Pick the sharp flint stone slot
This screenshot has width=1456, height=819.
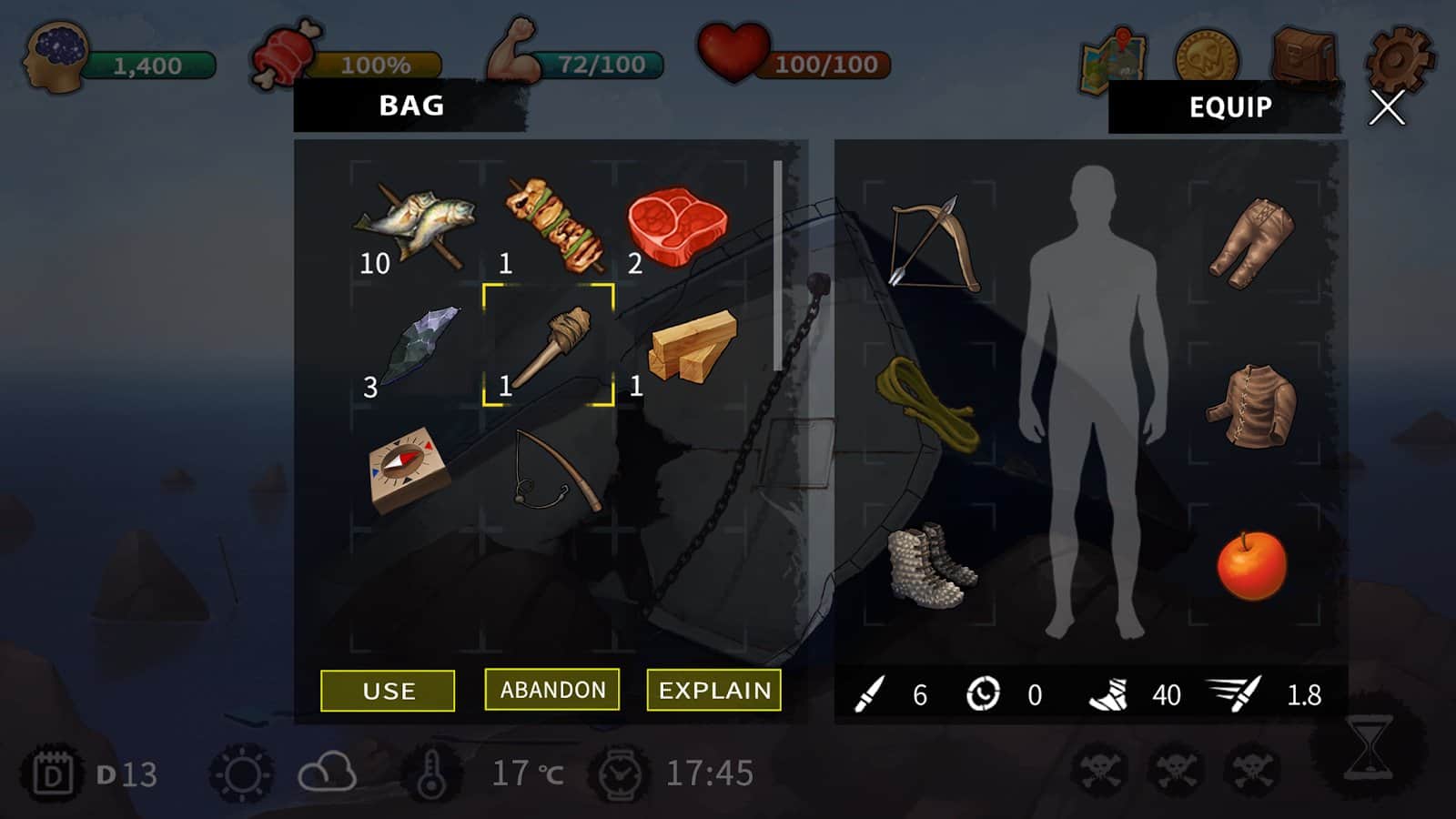419,344
